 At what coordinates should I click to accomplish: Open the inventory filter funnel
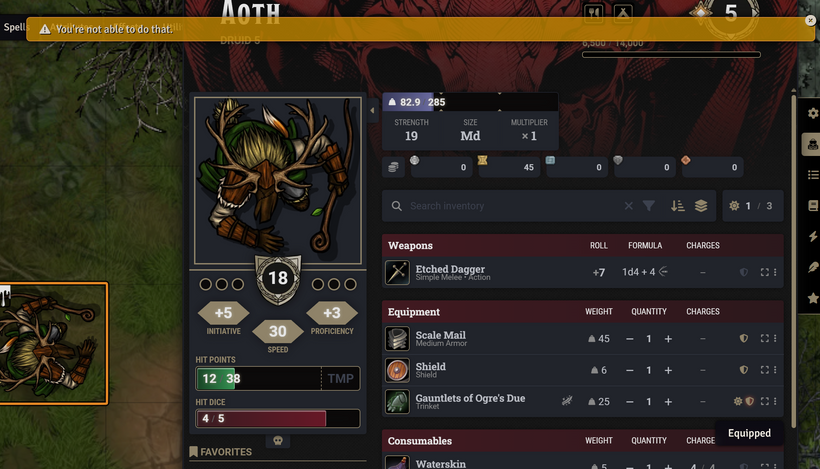pyautogui.click(x=649, y=206)
